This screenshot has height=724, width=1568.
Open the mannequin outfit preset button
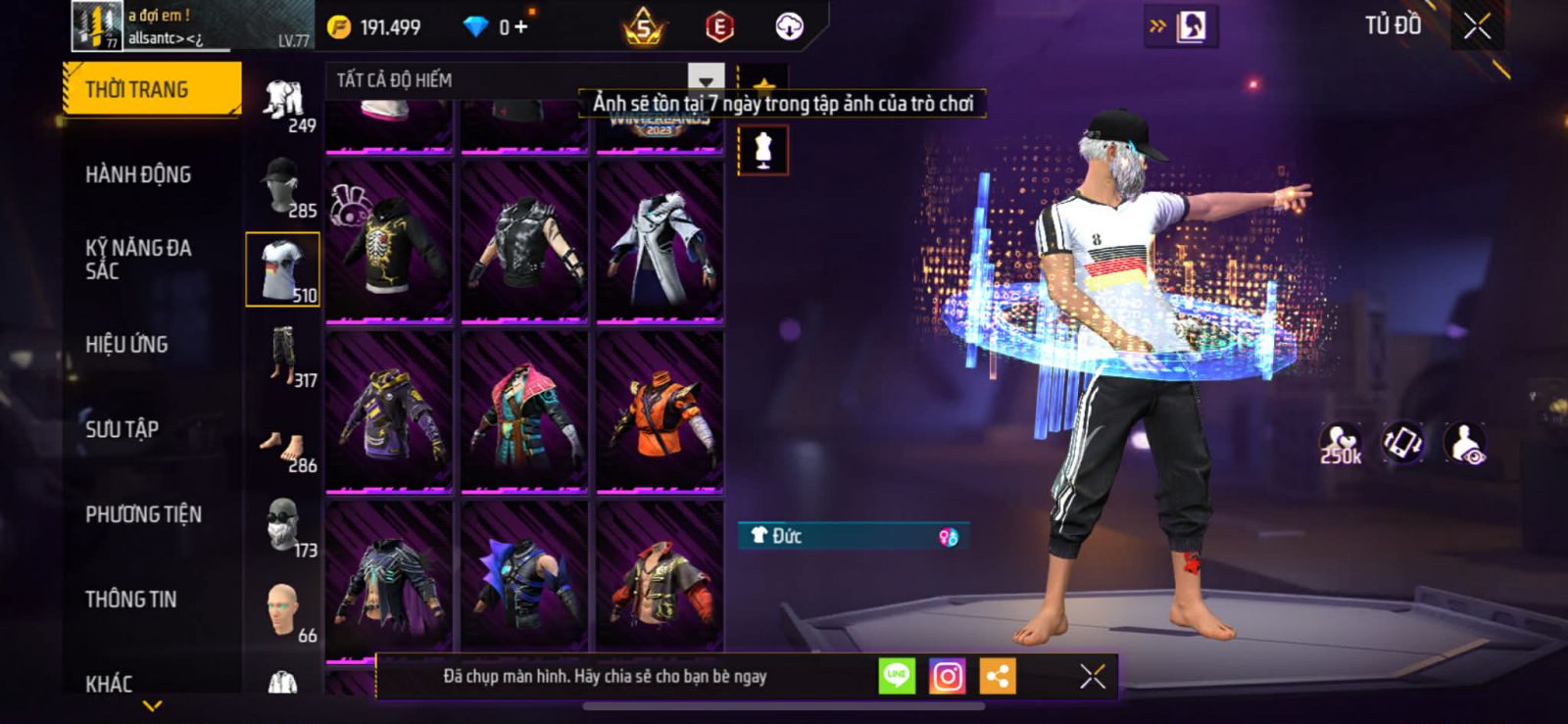tap(762, 151)
